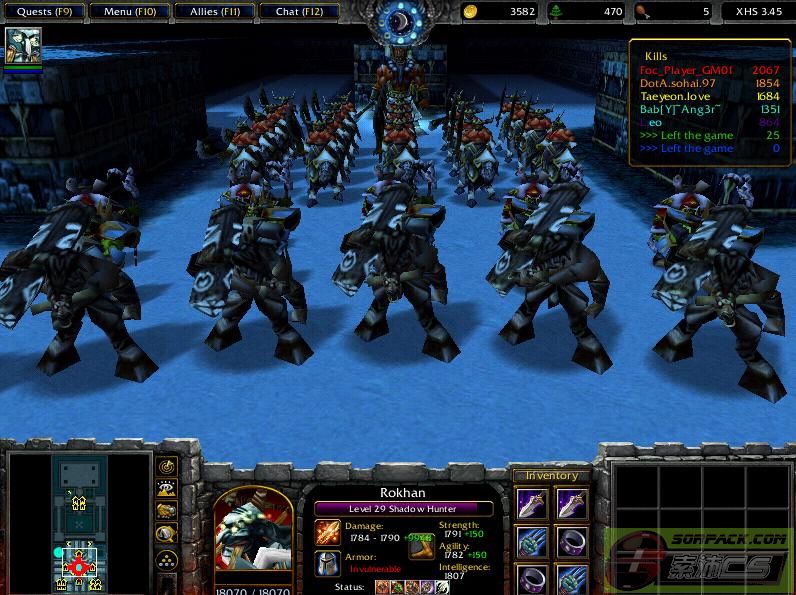The image size is (796, 595).
Task: Toggle formation movement button
Action: (166, 558)
